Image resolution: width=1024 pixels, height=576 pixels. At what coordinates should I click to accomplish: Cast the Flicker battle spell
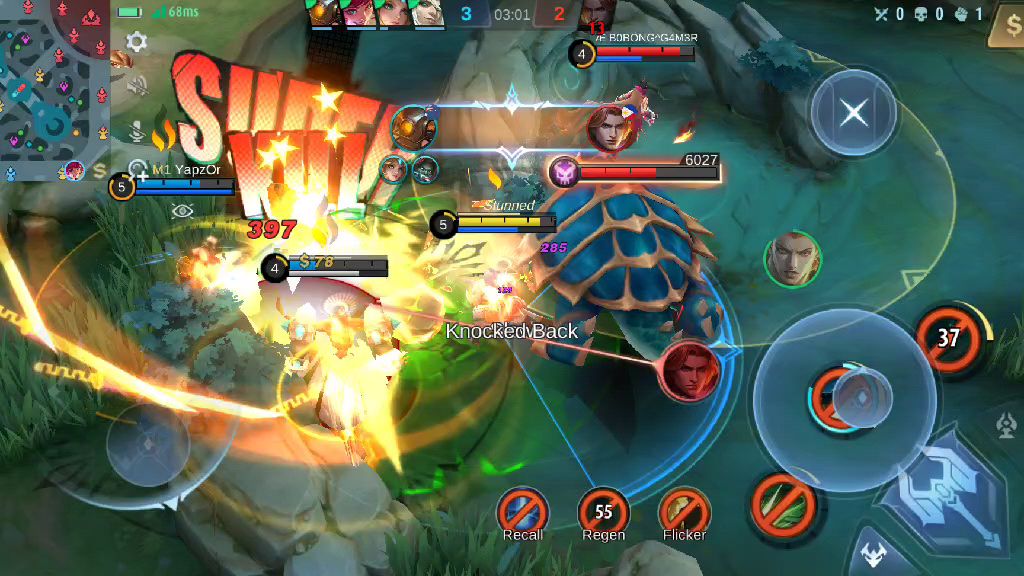[684, 510]
